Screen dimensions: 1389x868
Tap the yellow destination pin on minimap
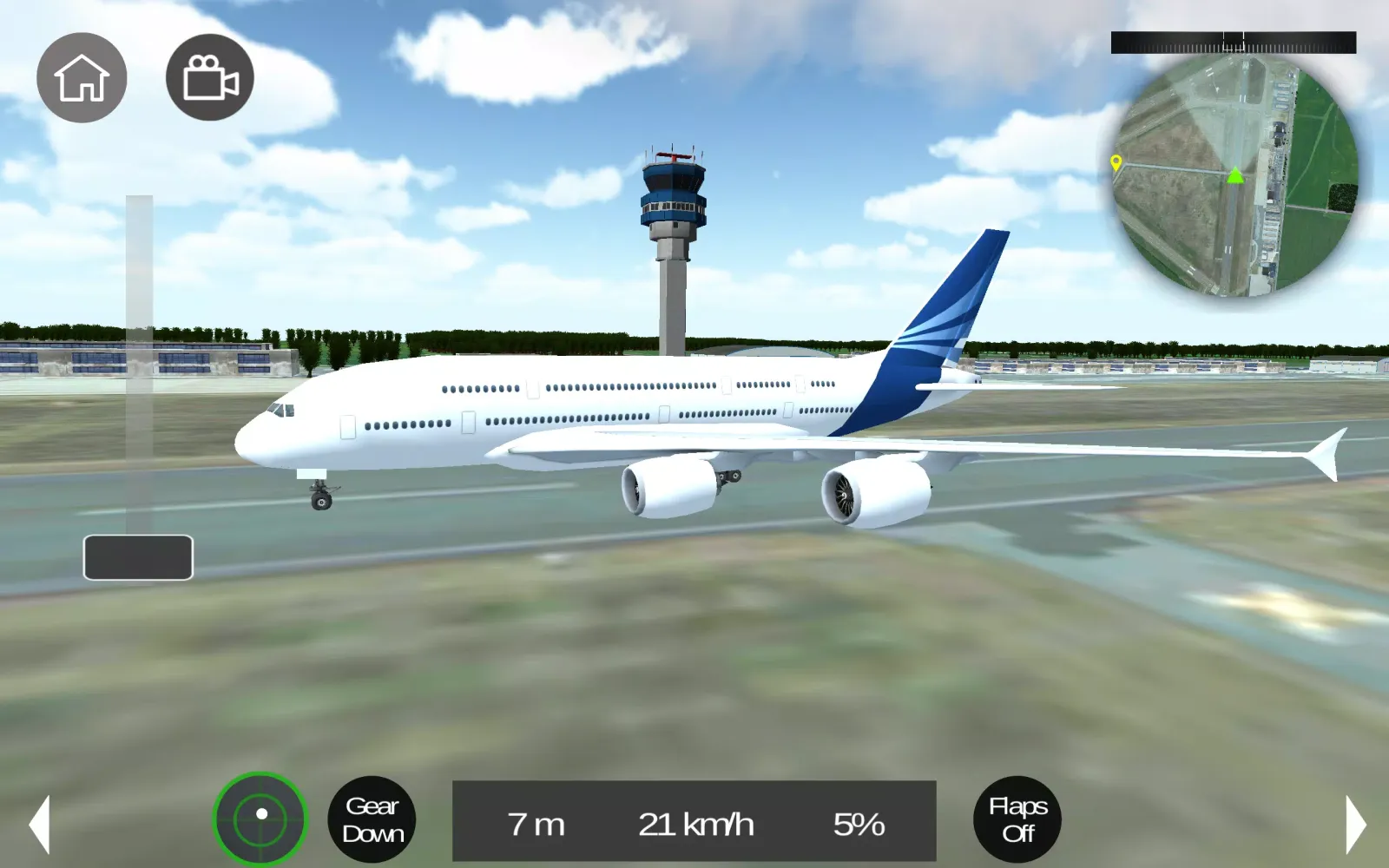pyautogui.click(x=1116, y=163)
